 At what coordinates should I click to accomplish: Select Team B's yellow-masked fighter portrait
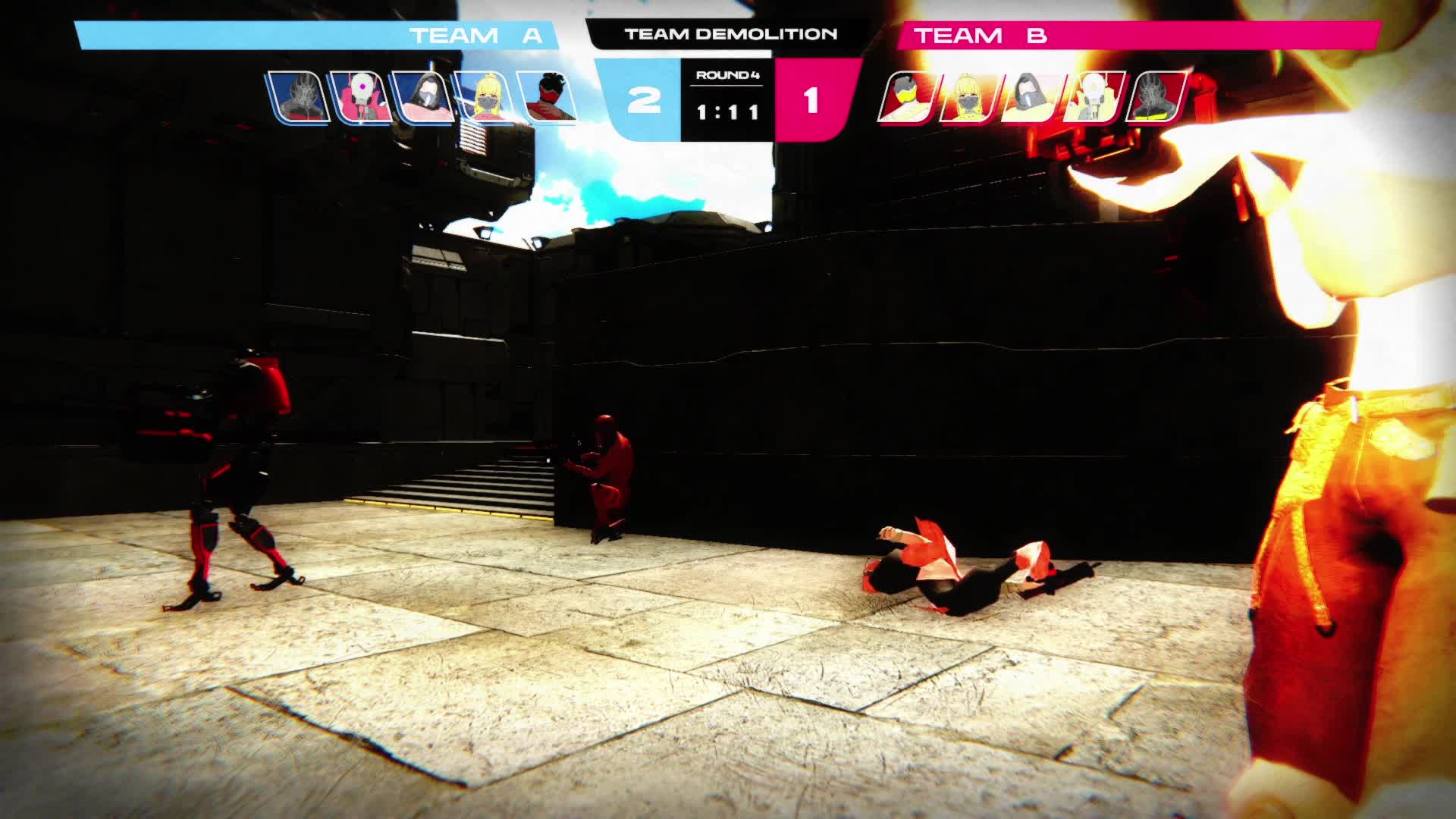pos(907,97)
